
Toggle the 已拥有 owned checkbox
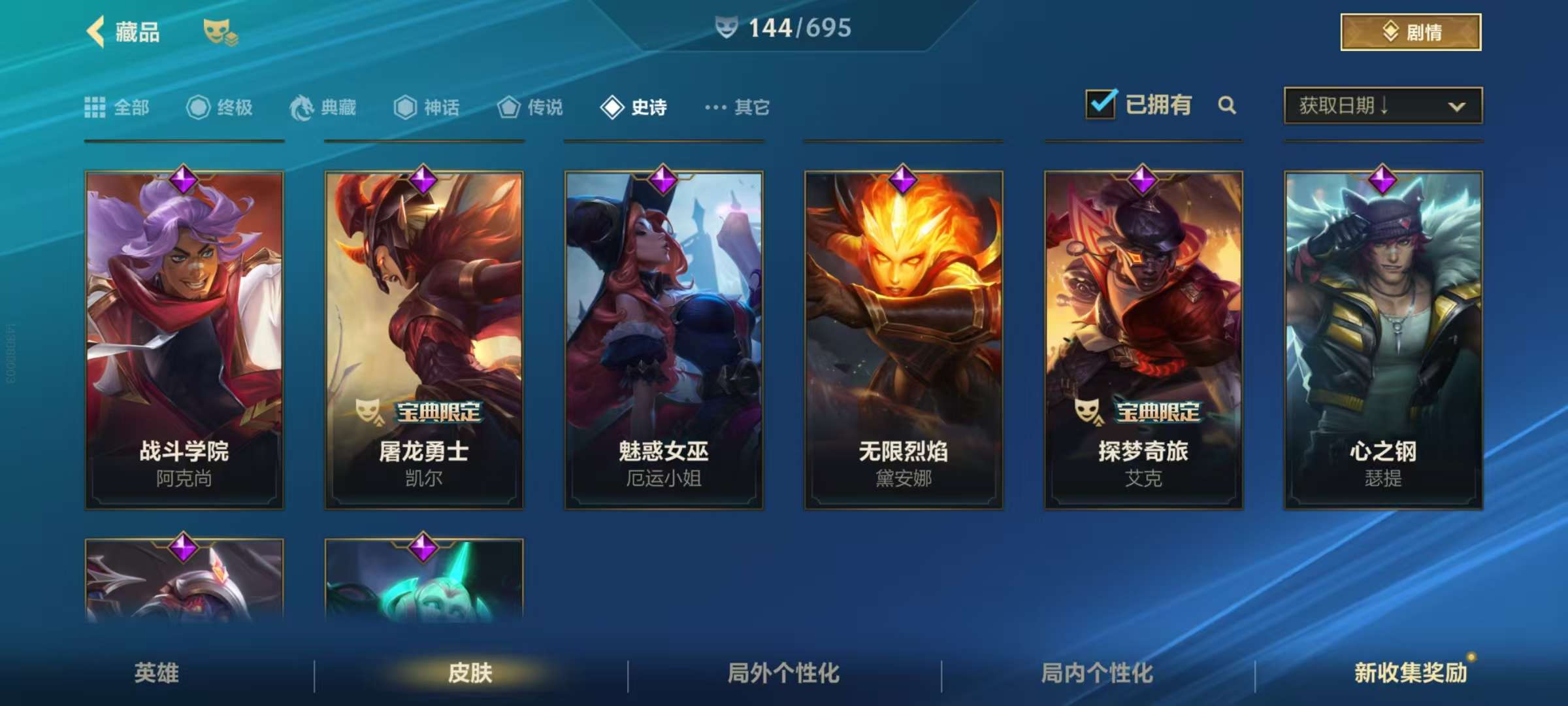pyautogui.click(x=1101, y=105)
